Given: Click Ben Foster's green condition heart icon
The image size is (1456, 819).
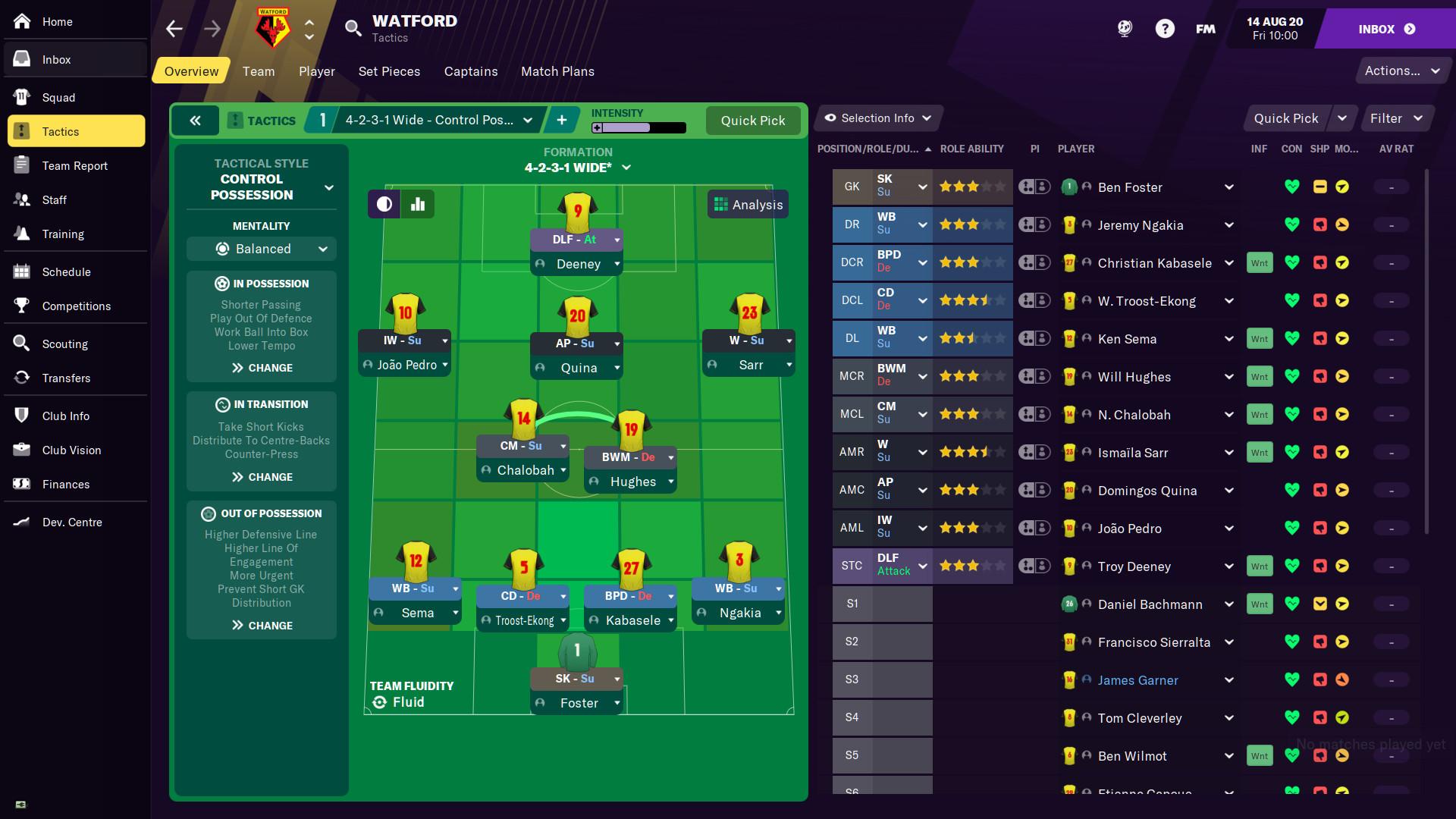Looking at the screenshot, I should tap(1292, 187).
